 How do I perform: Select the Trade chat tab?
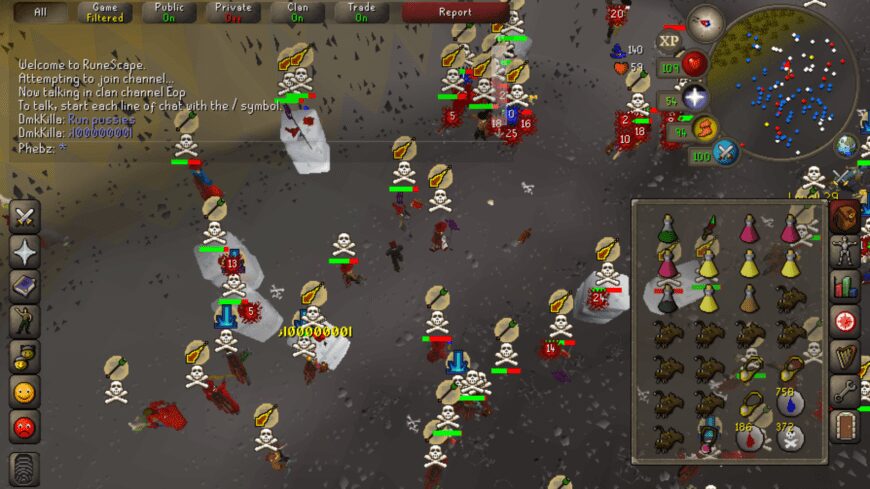(361, 13)
